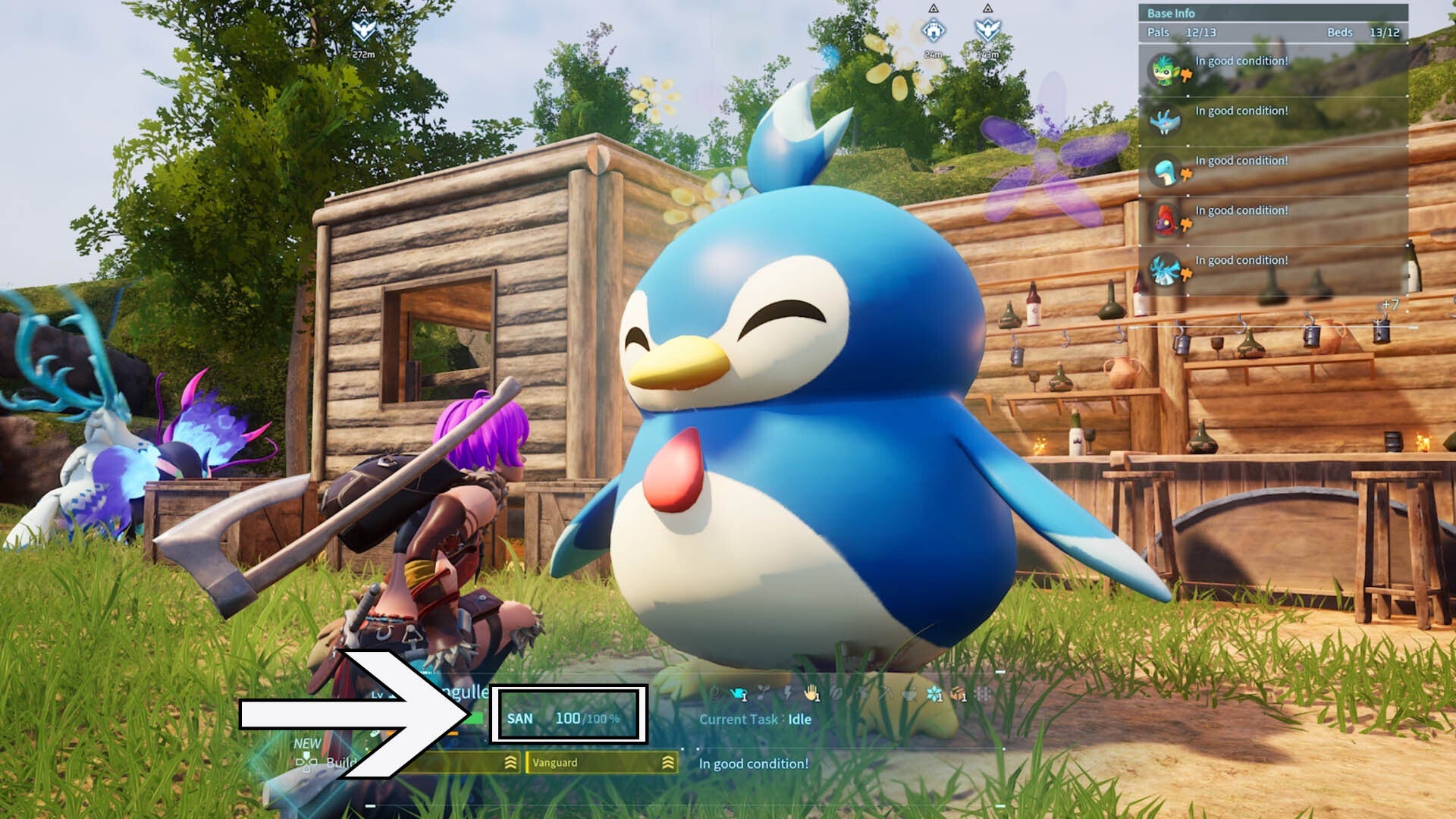Image resolution: width=1456 pixels, height=819 pixels.
Task: Collapse the Base Info panel header
Action: click(1172, 13)
